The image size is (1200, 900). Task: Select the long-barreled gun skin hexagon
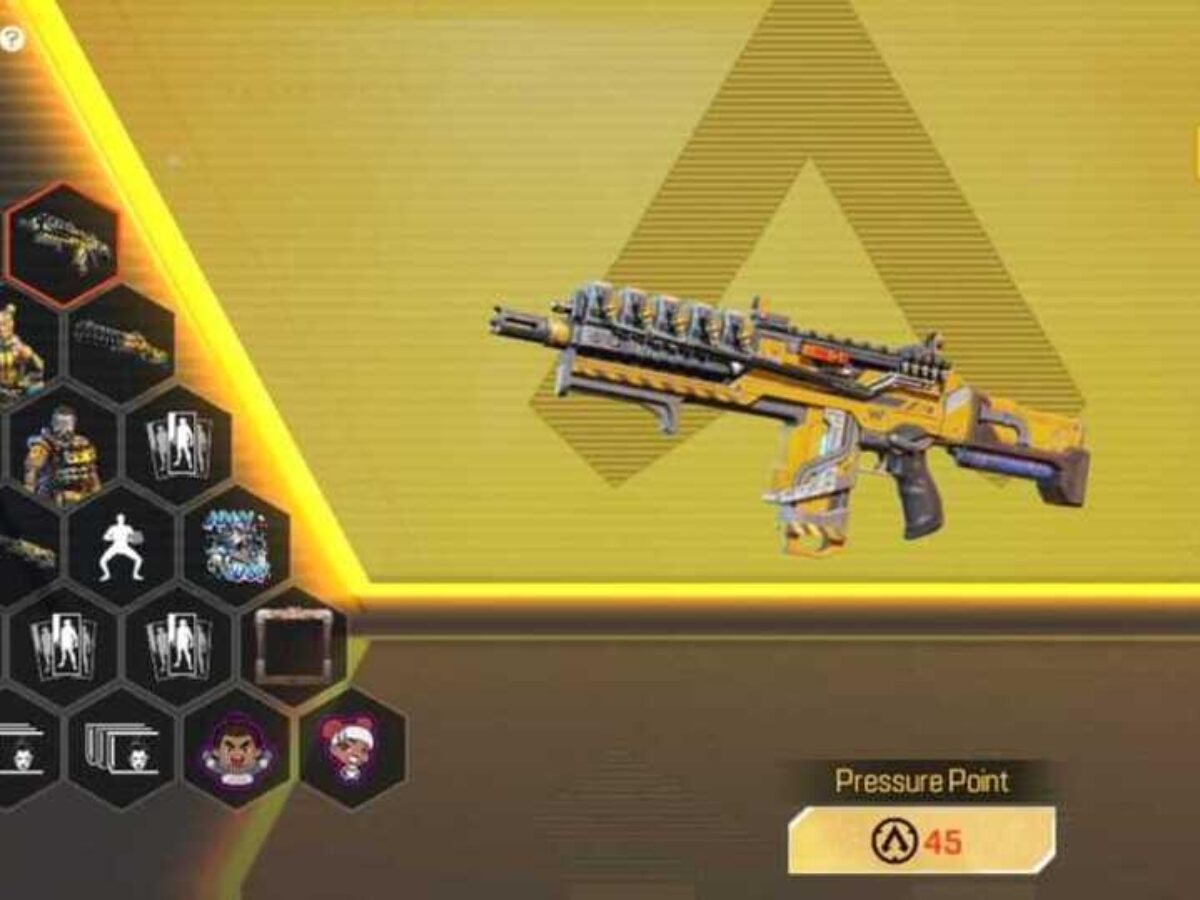120,342
